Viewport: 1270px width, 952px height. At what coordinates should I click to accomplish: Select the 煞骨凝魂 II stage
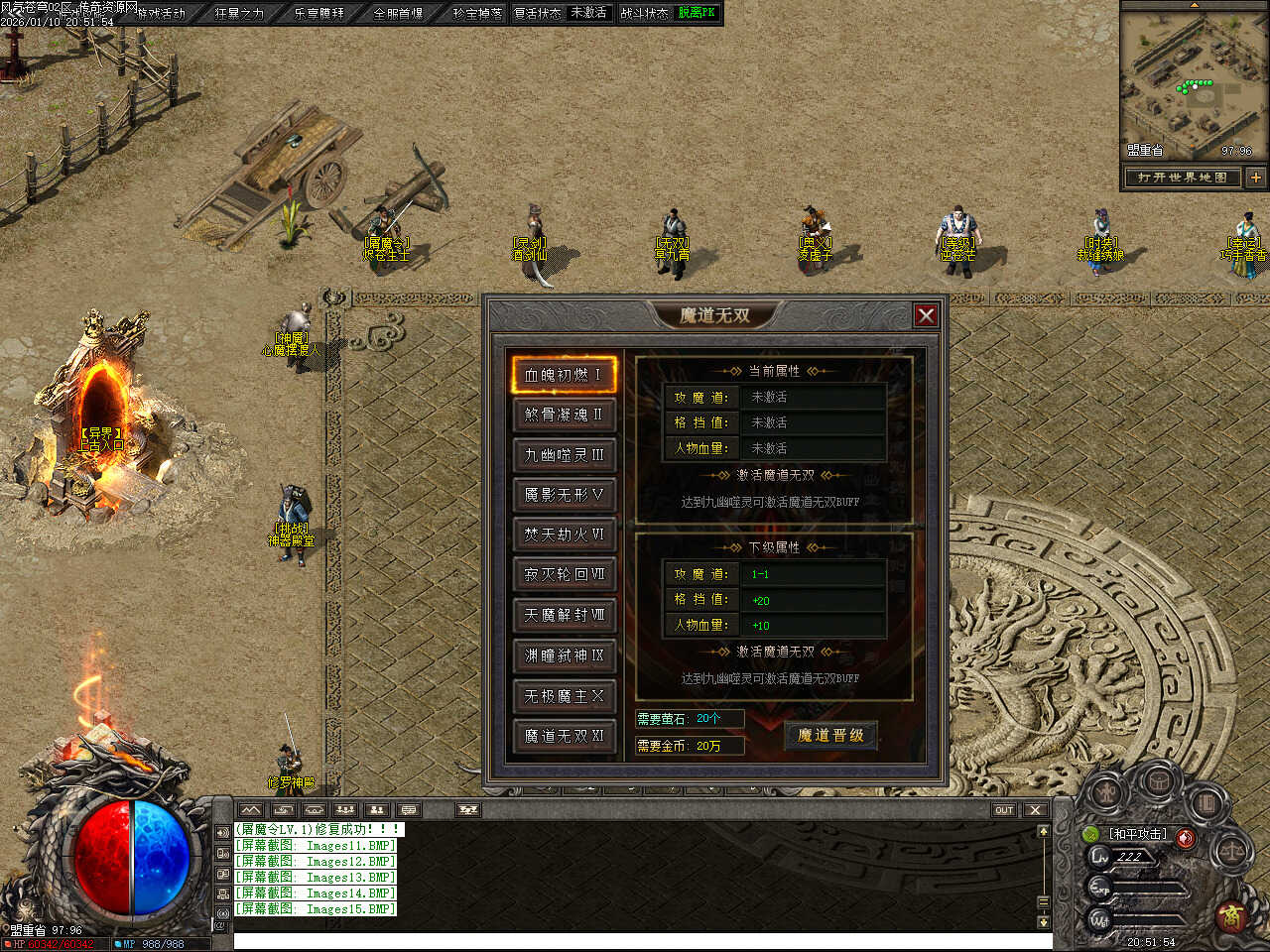pyautogui.click(x=564, y=415)
